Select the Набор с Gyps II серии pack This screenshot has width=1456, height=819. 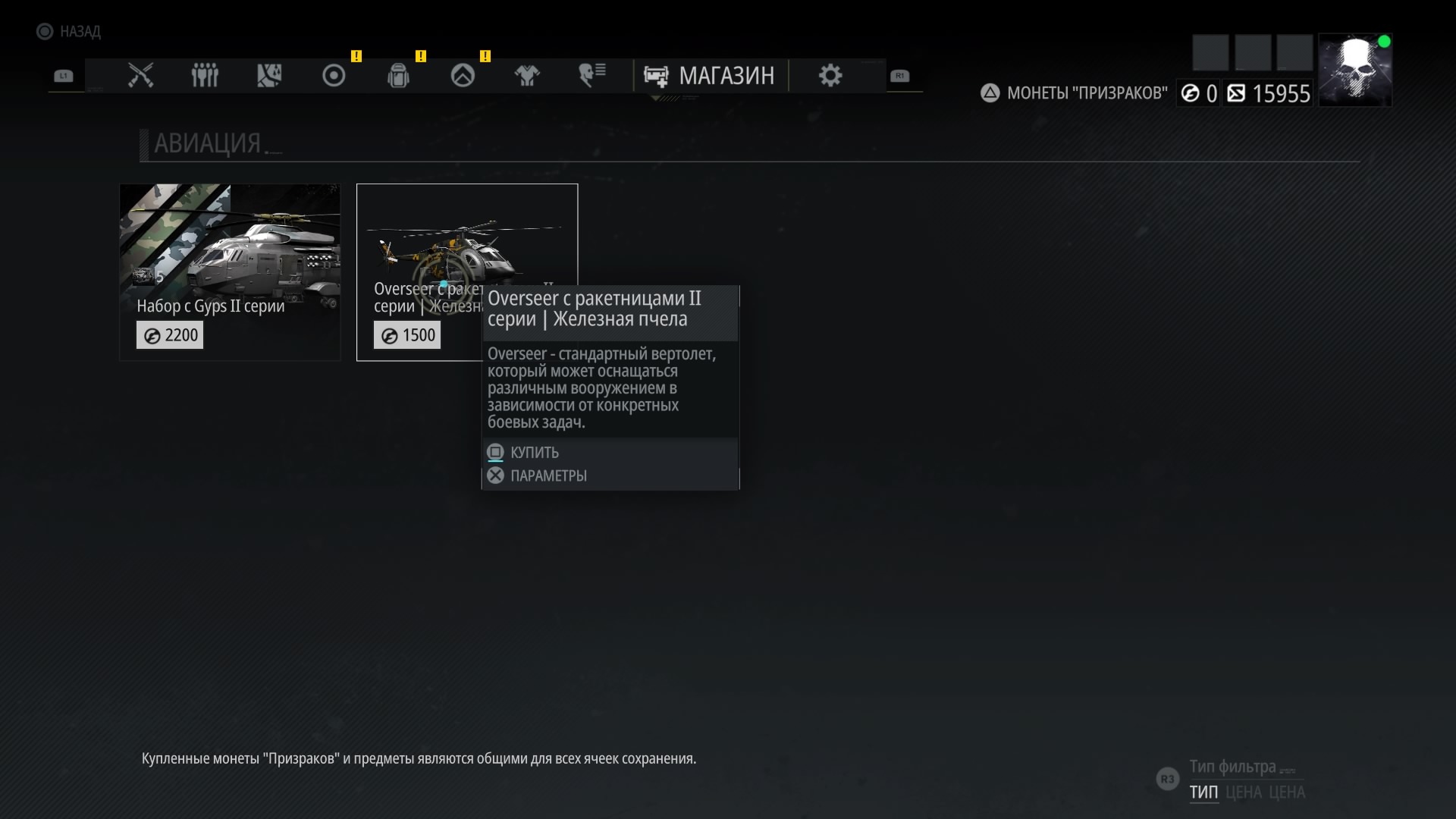tap(230, 271)
